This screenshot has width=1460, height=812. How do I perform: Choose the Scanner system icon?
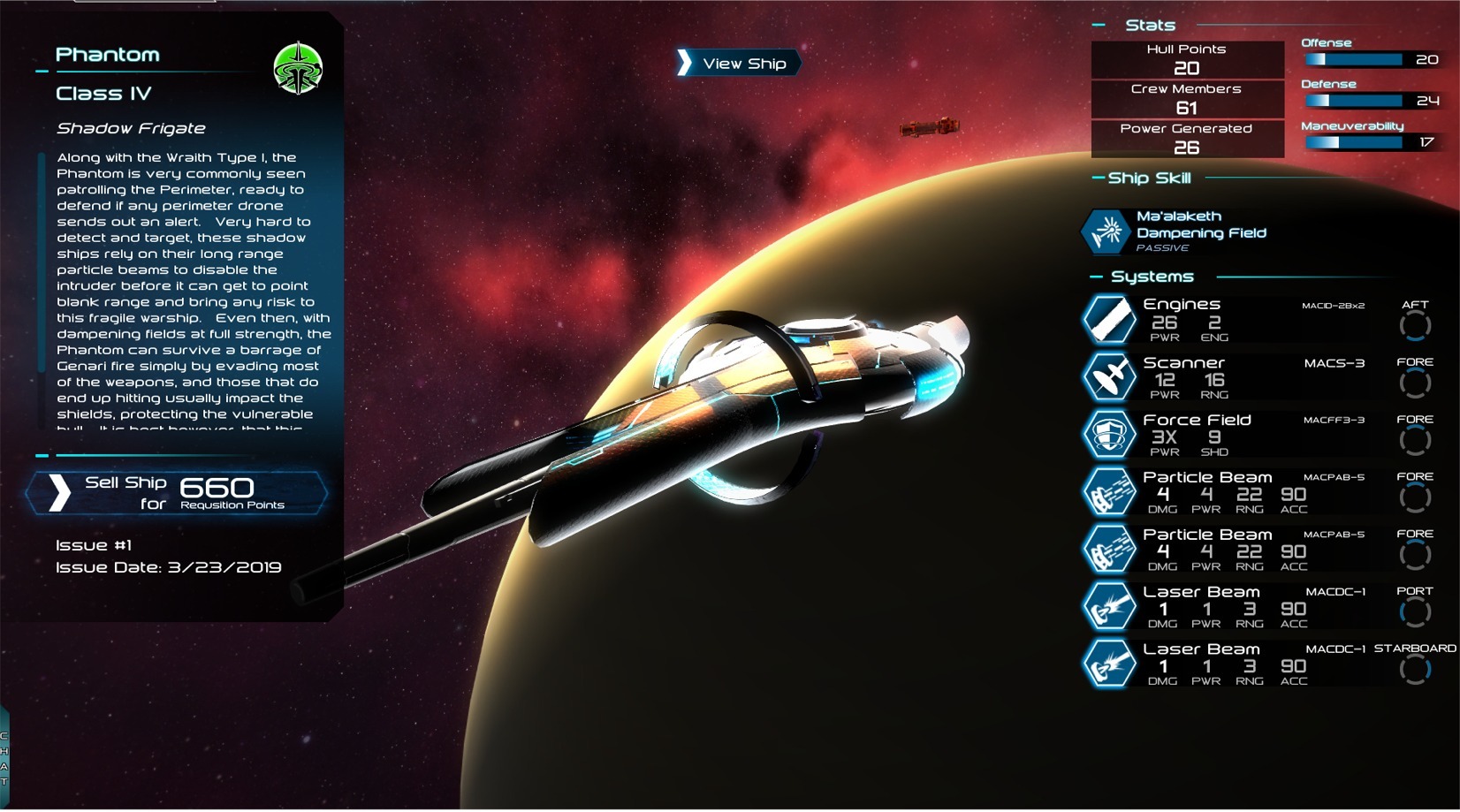pos(1108,377)
